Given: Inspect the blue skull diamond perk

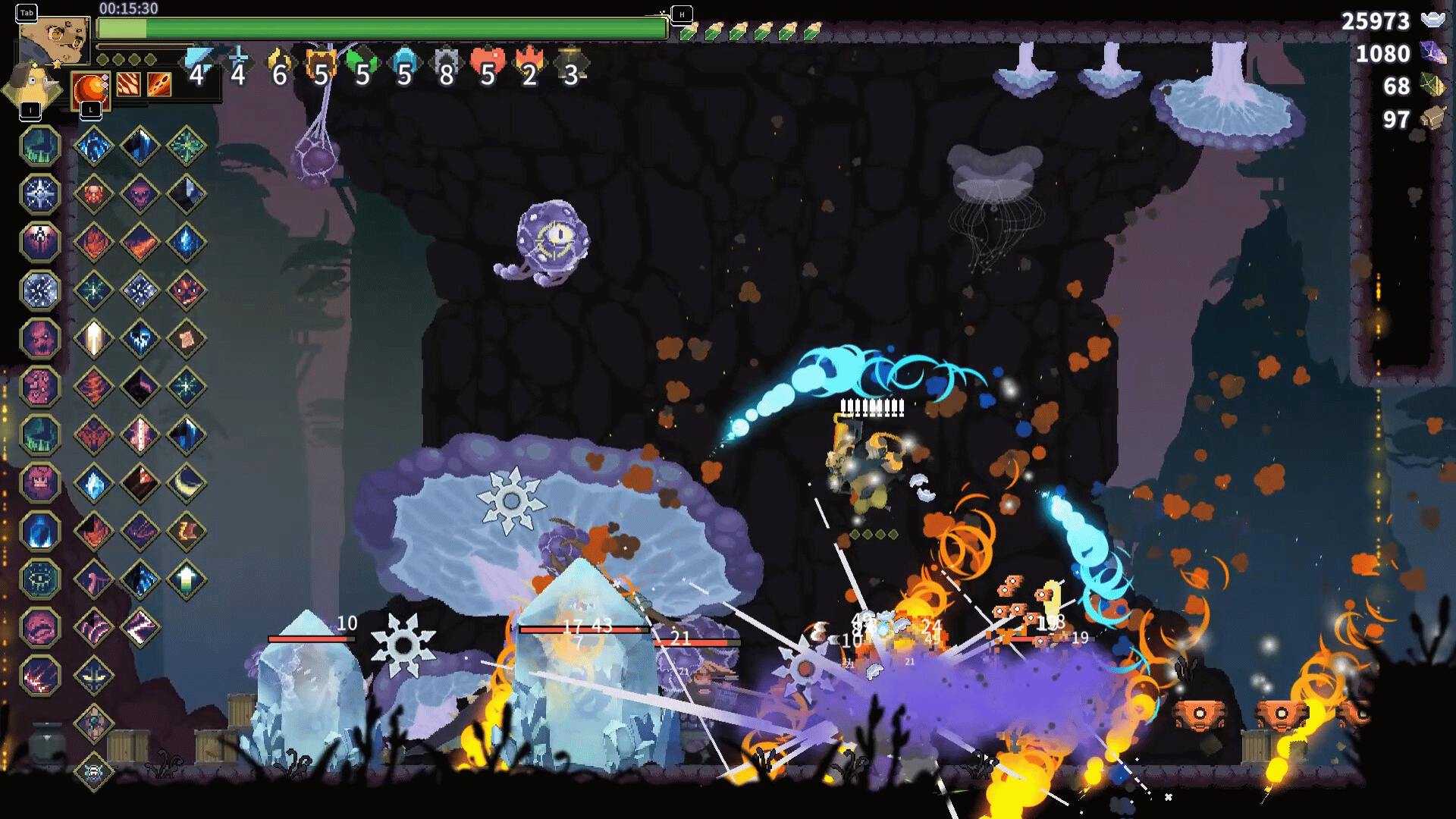Looking at the screenshot, I should click(x=140, y=338).
